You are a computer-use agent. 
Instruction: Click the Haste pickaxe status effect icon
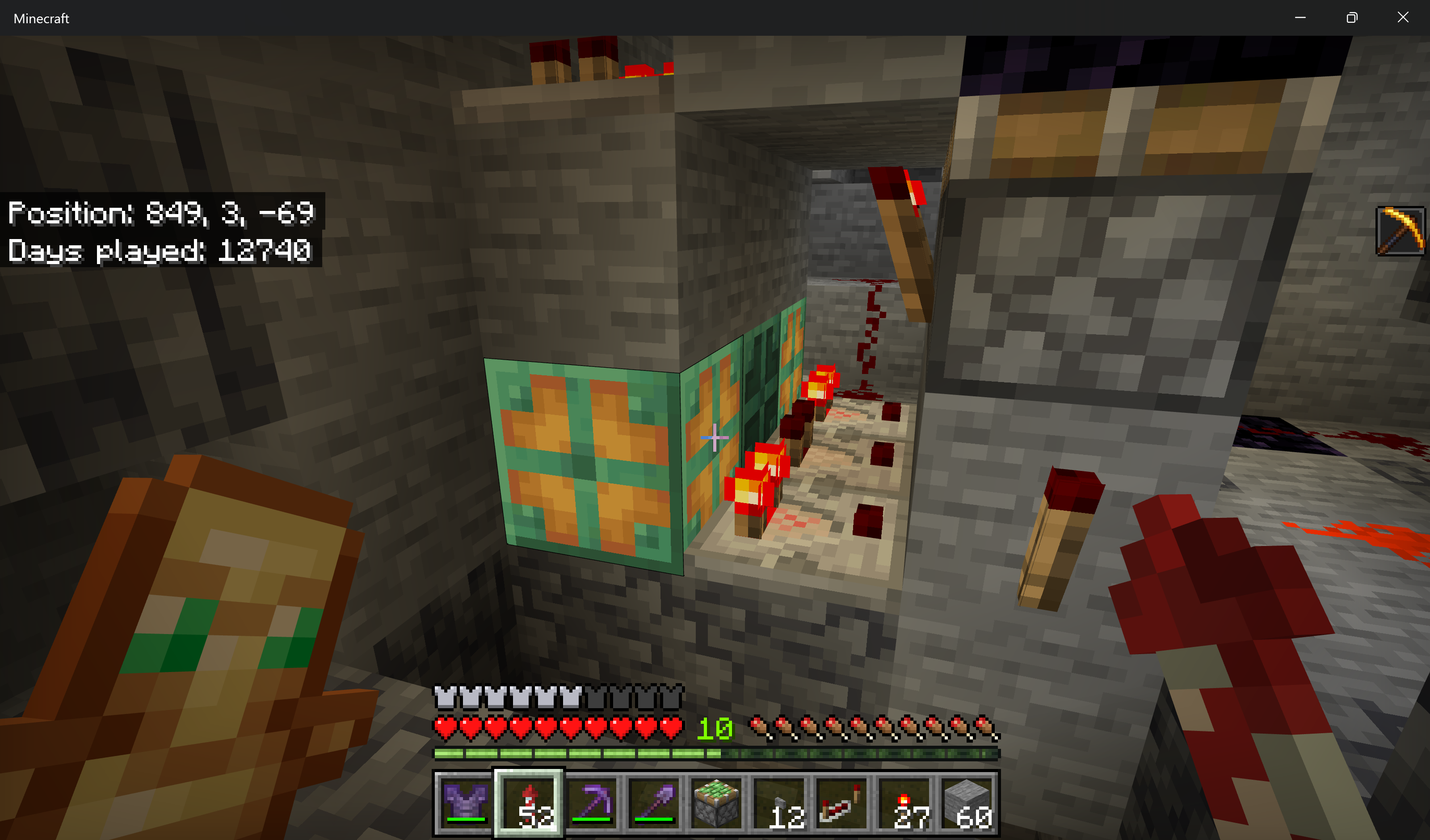pos(1400,231)
